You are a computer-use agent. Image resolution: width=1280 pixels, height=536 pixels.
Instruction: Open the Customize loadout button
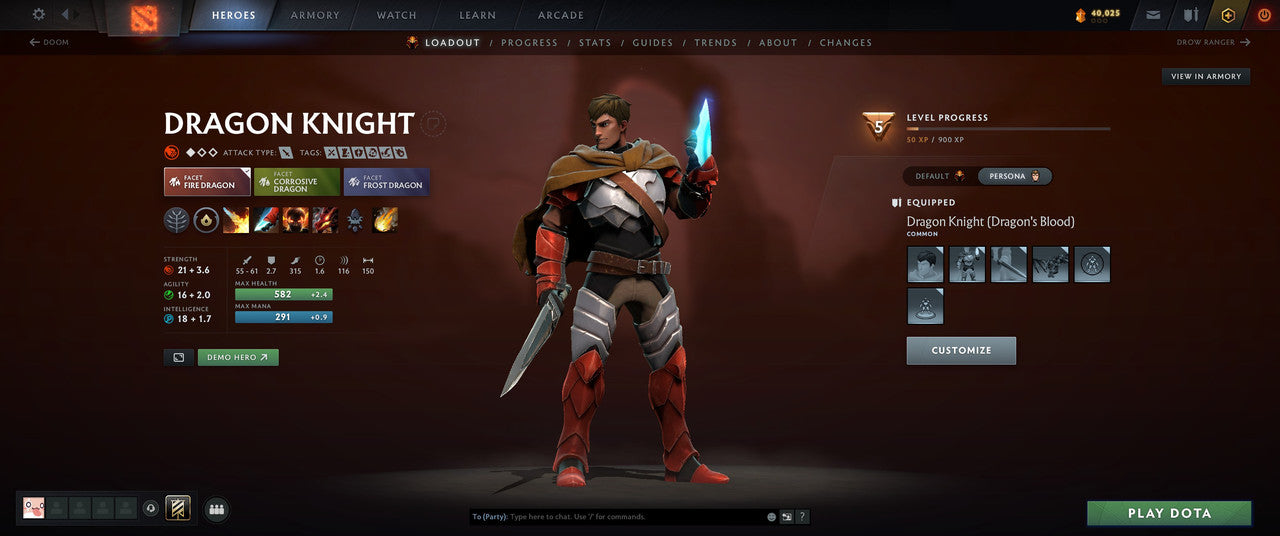(961, 351)
